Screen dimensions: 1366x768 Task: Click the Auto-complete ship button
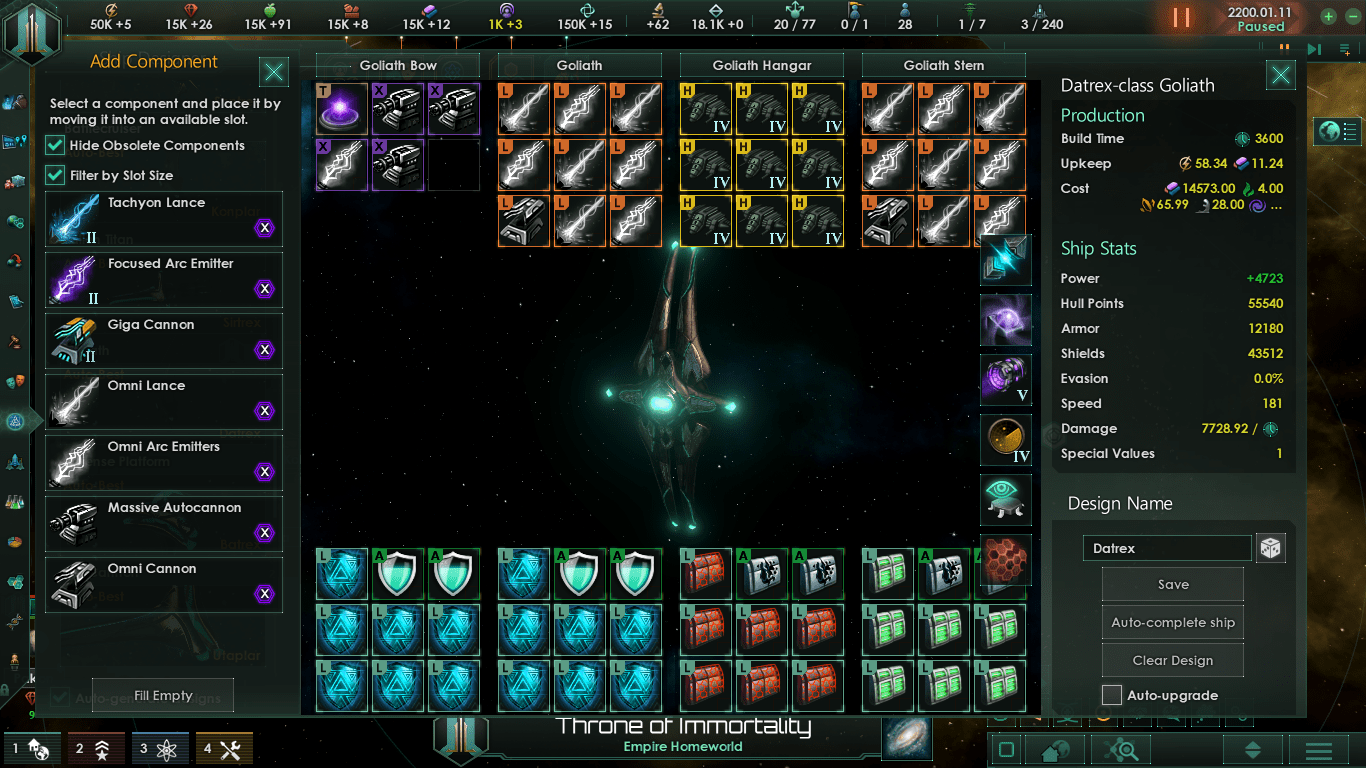(1173, 623)
